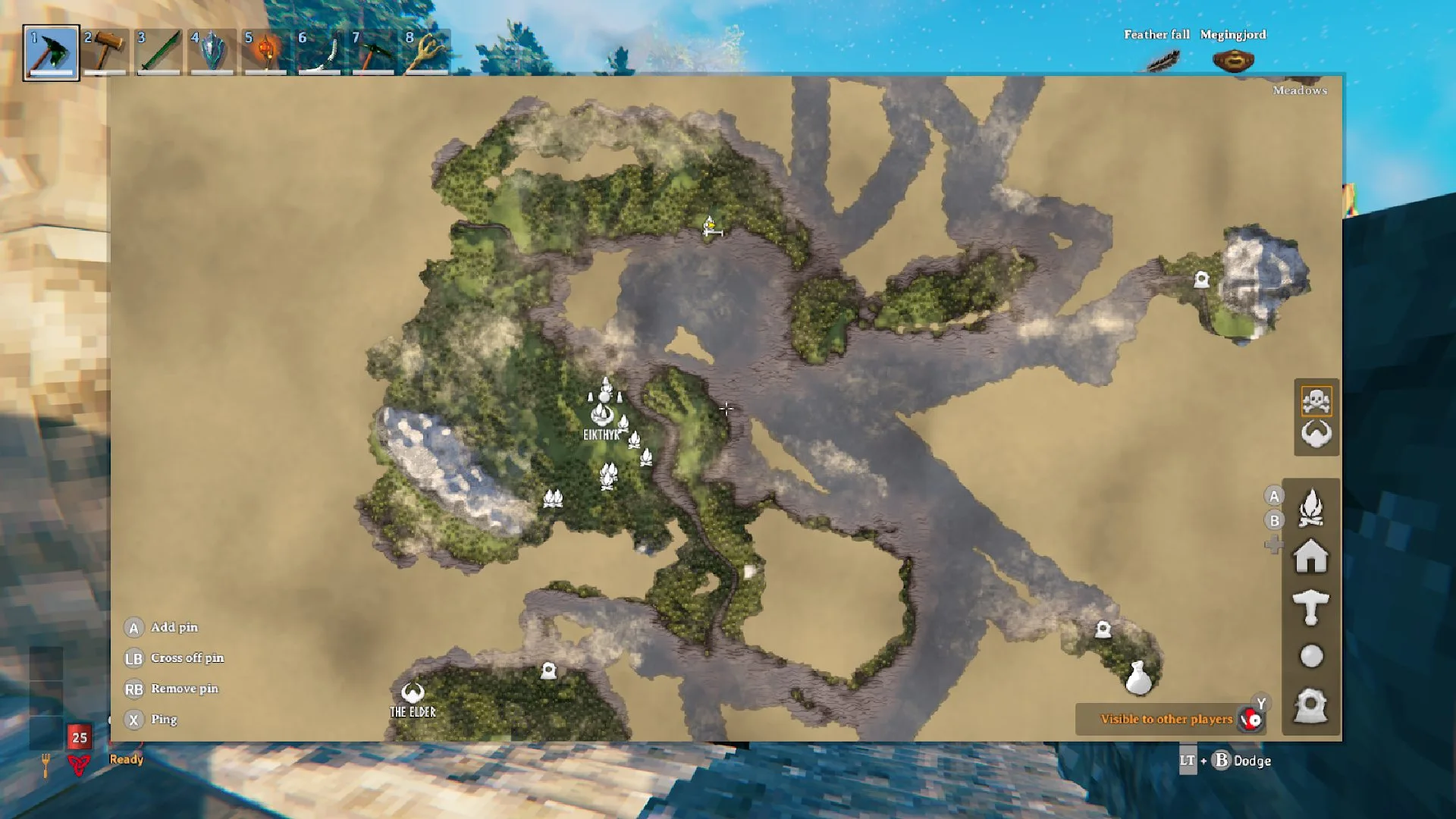
Task: Select the shield in hotbar slot 4
Action: click(212, 52)
